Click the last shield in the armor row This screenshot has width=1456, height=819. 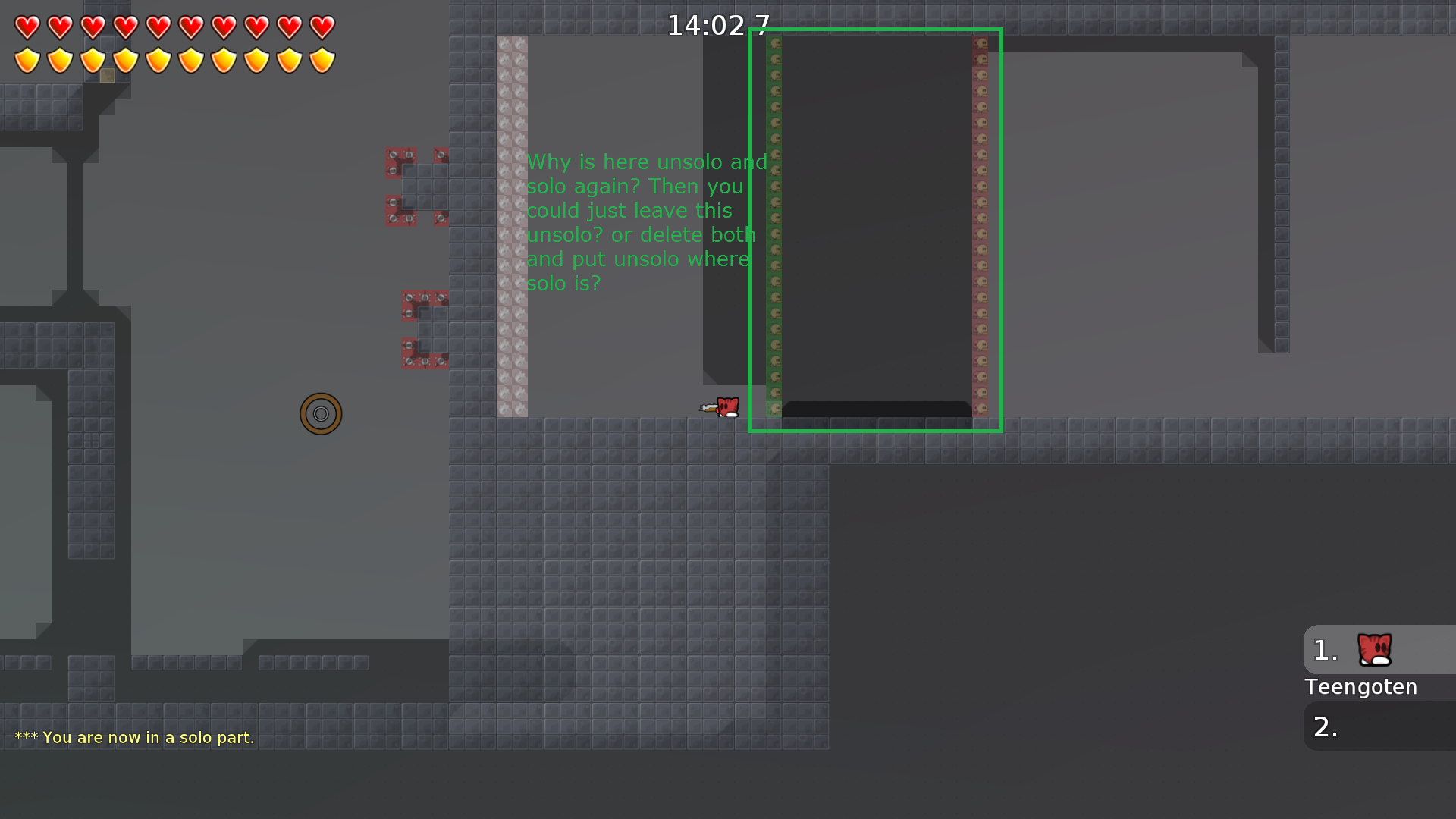coord(323,58)
